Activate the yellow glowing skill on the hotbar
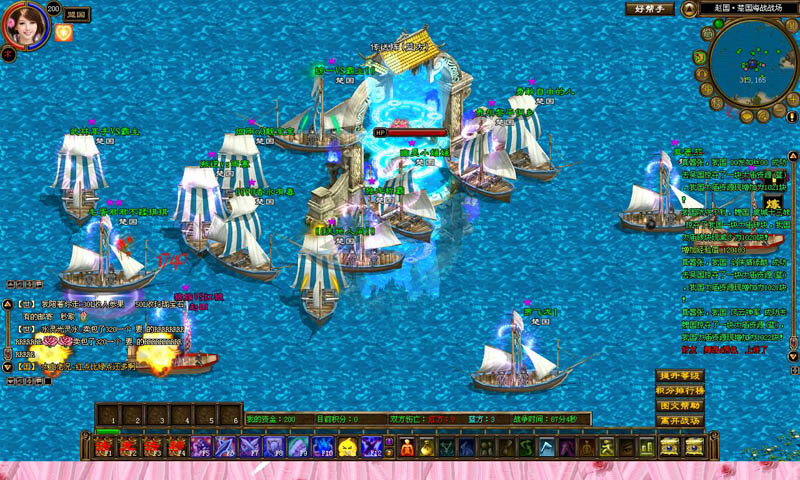The image size is (800, 480). (347, 447)
